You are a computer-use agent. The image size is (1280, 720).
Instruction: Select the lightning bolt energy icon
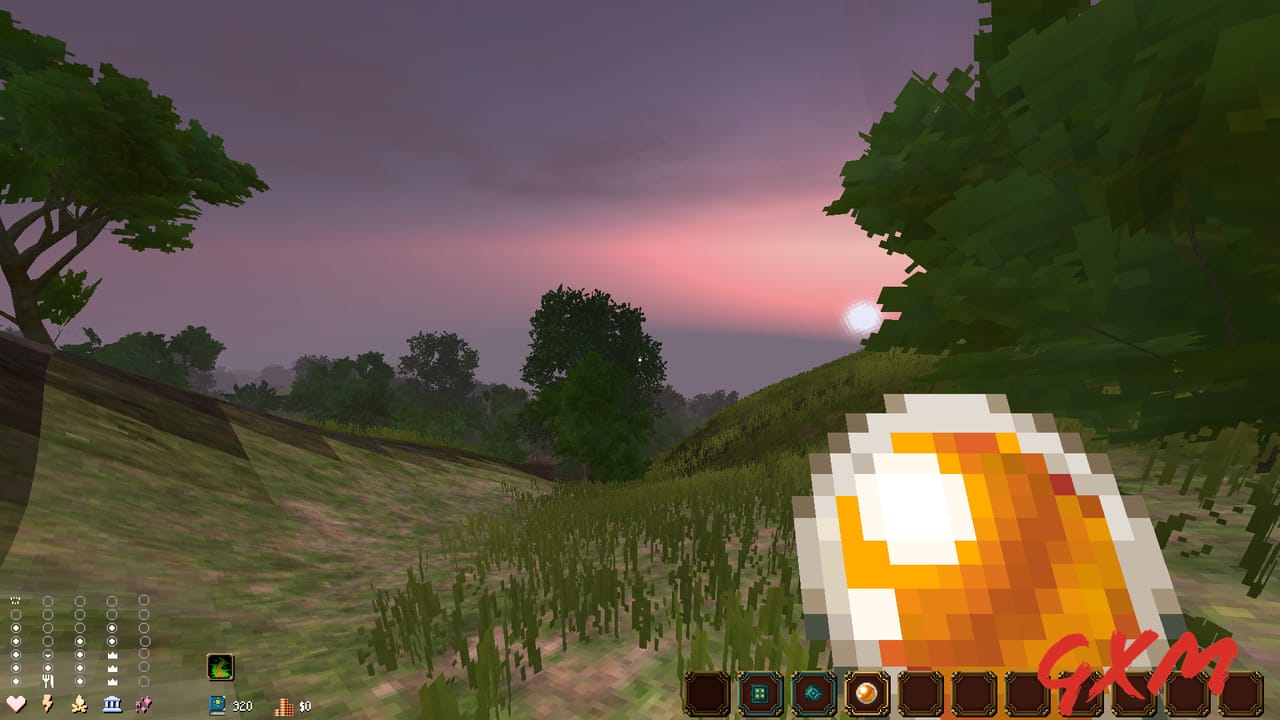click(47, 702)
